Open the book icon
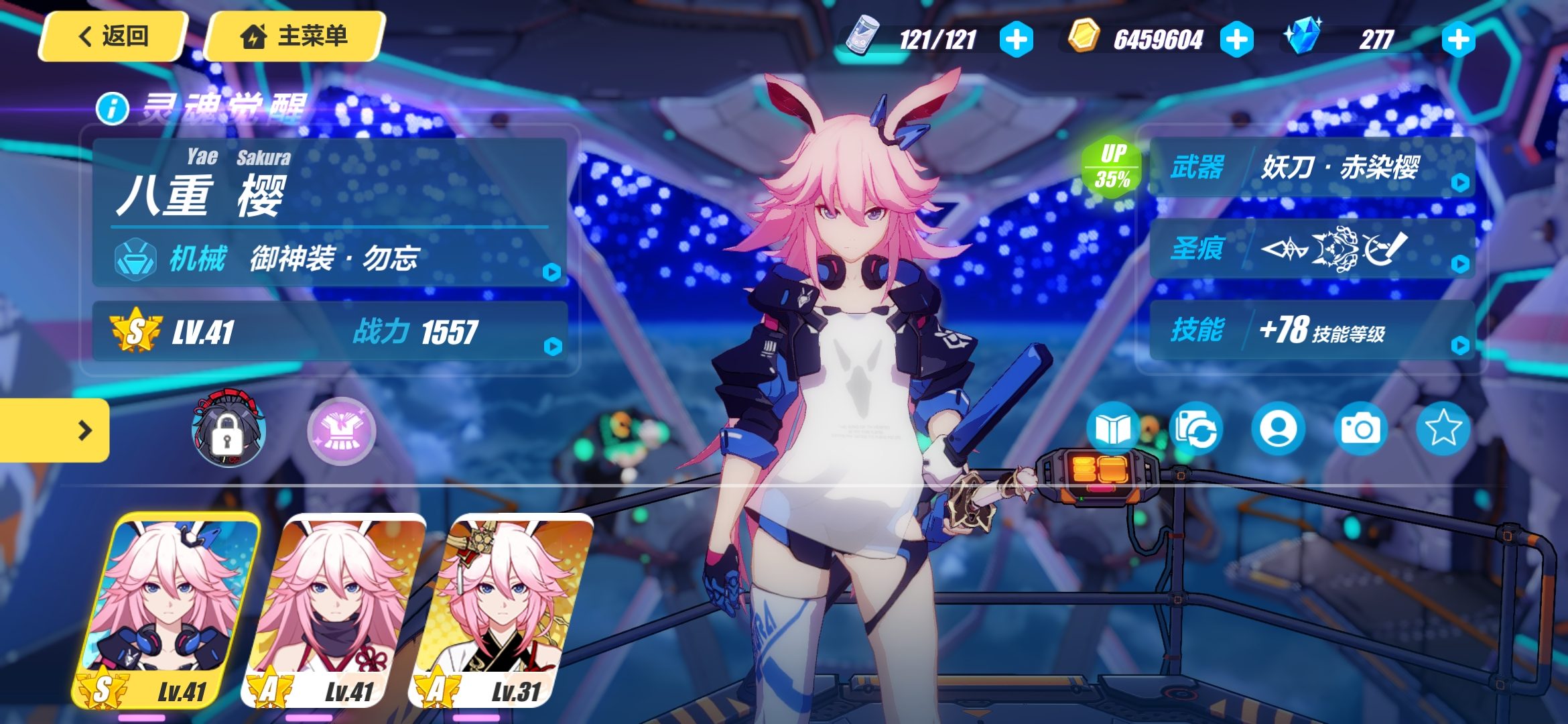 [1112, 429]
